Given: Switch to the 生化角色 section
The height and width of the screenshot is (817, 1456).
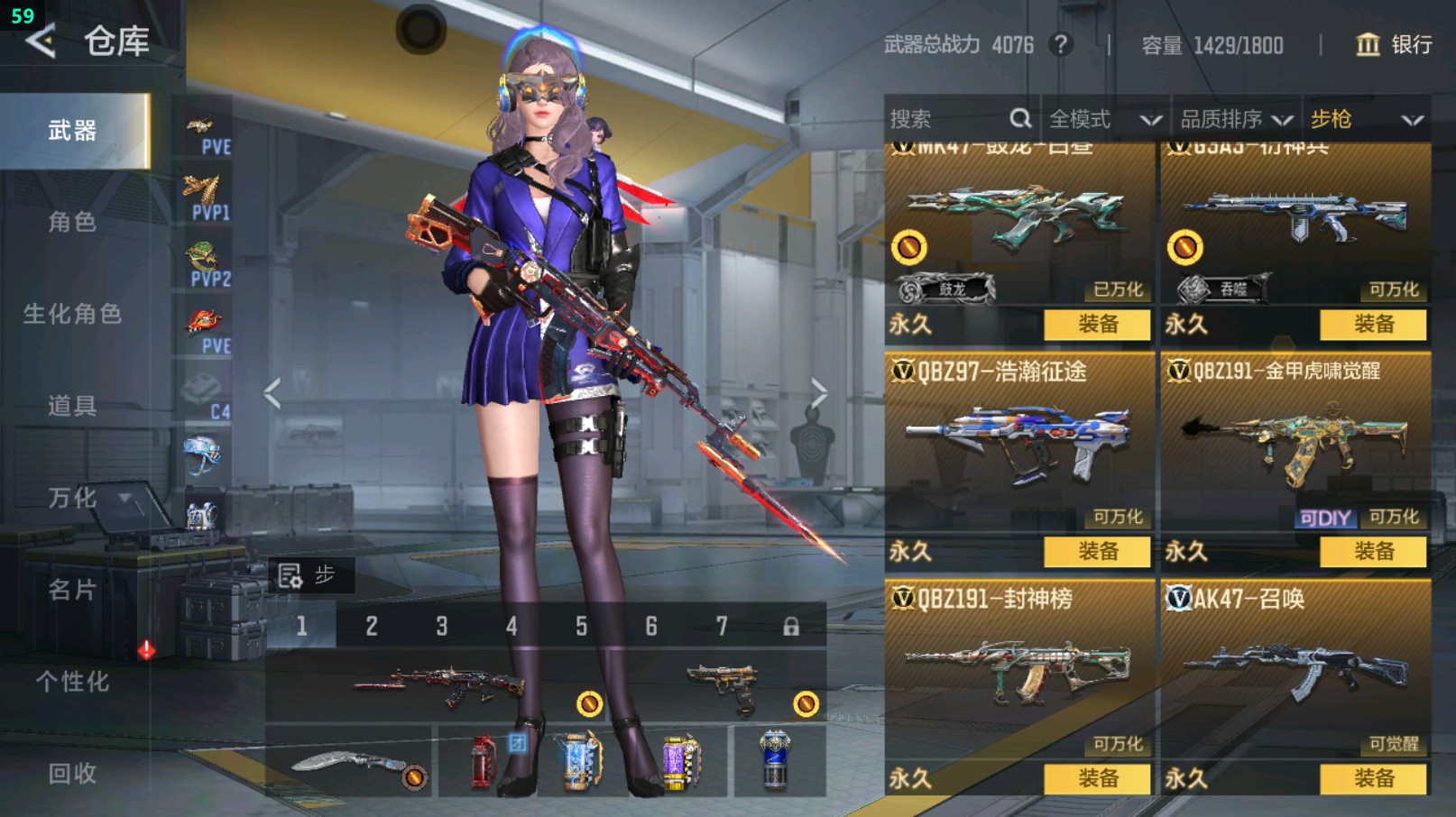Looking at the screenshot, I should coord(72,314).
